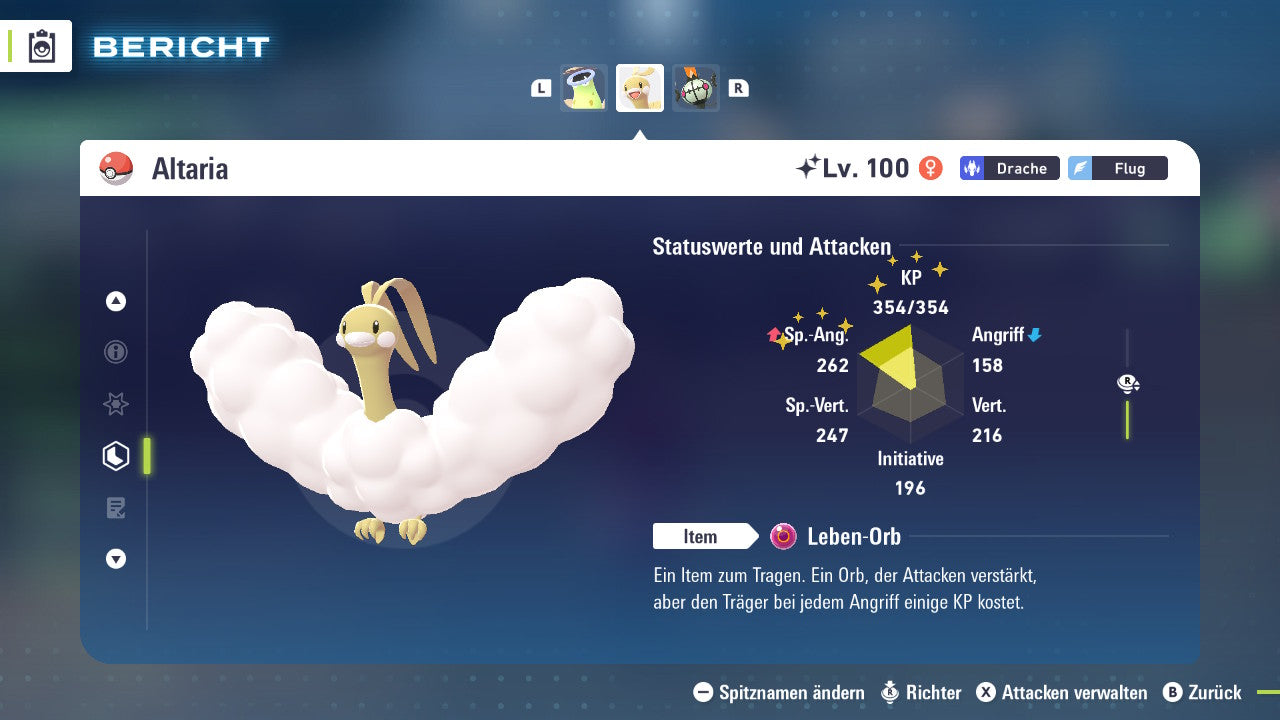Image resolution: width=1280 pixels, height=720 pixels.
Task: Switch to the Chandelure thumbnail tab
Action: (x=695, y=87)
